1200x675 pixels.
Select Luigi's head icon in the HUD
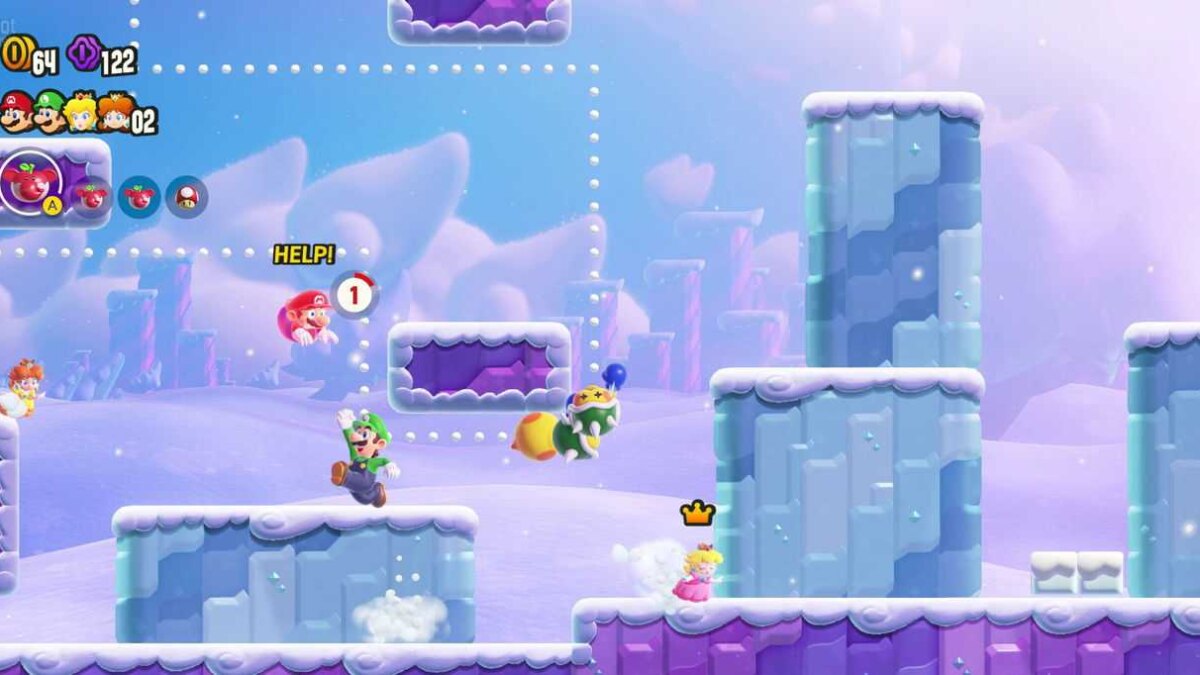point(49,112)
